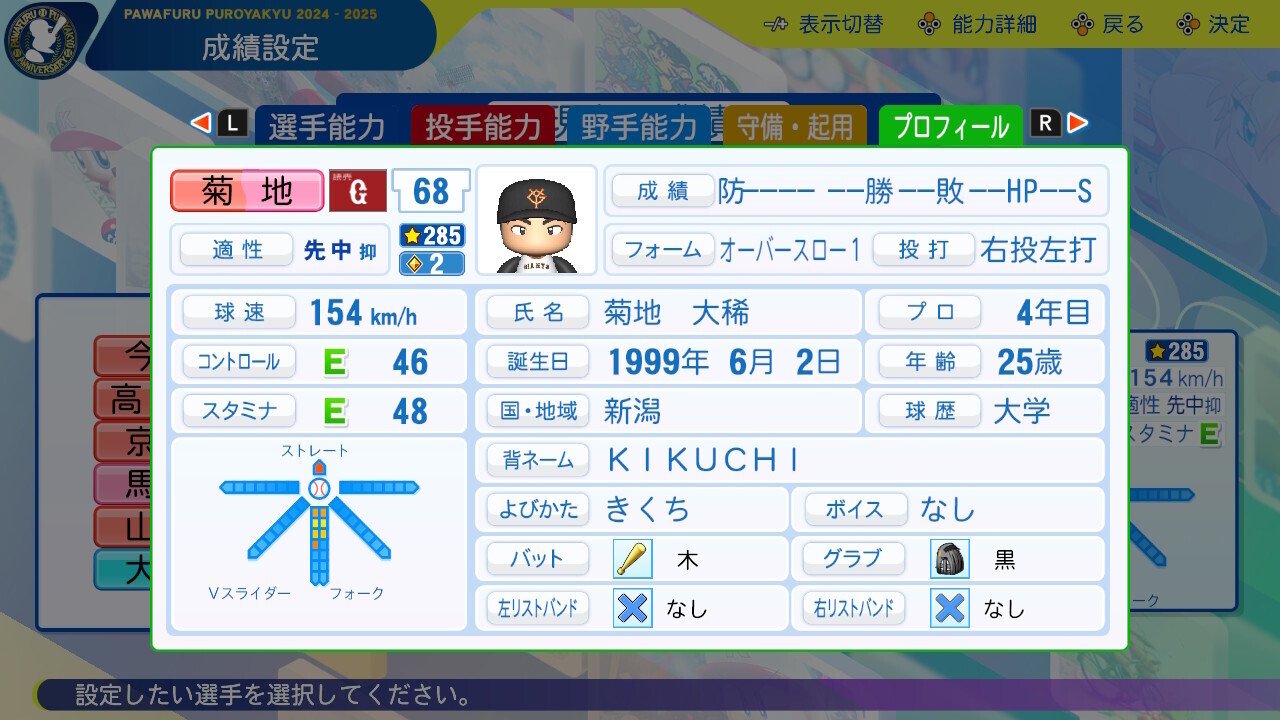Toggle the left wristband X setting
The width and height of the screenshot is (1280, 720).
631,609
